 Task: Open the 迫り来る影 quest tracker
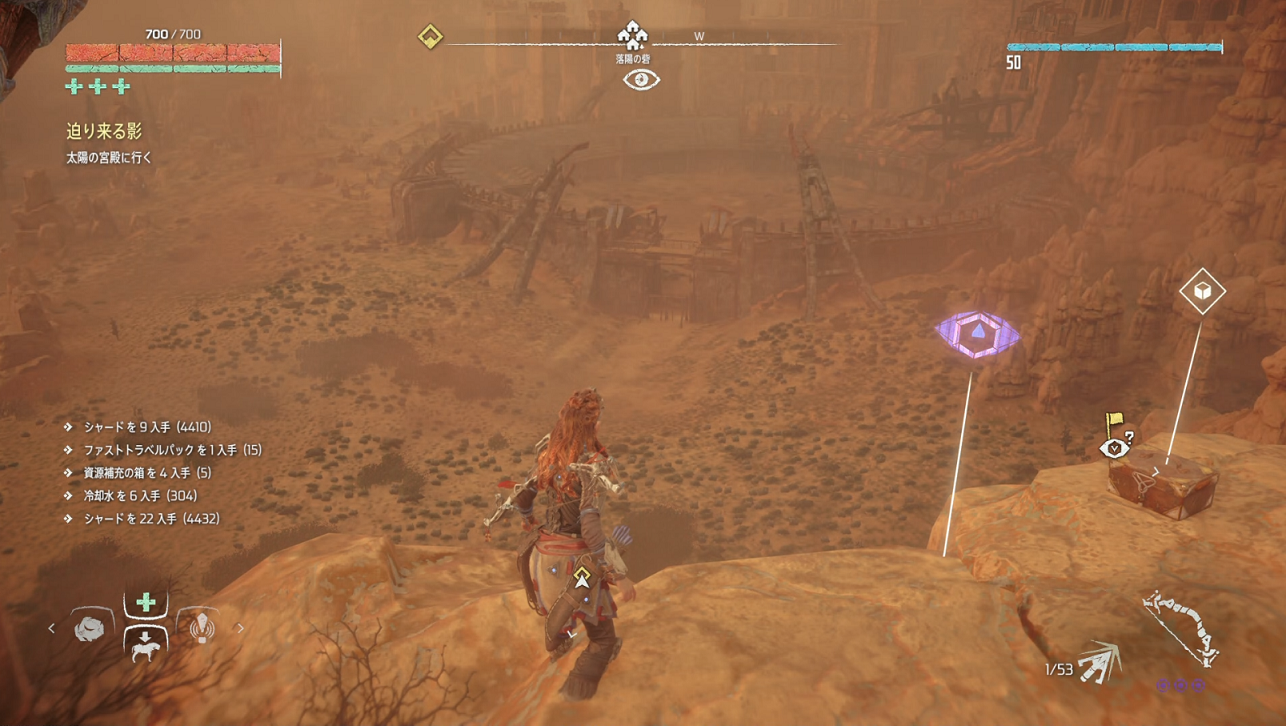[x=104, y=131]
